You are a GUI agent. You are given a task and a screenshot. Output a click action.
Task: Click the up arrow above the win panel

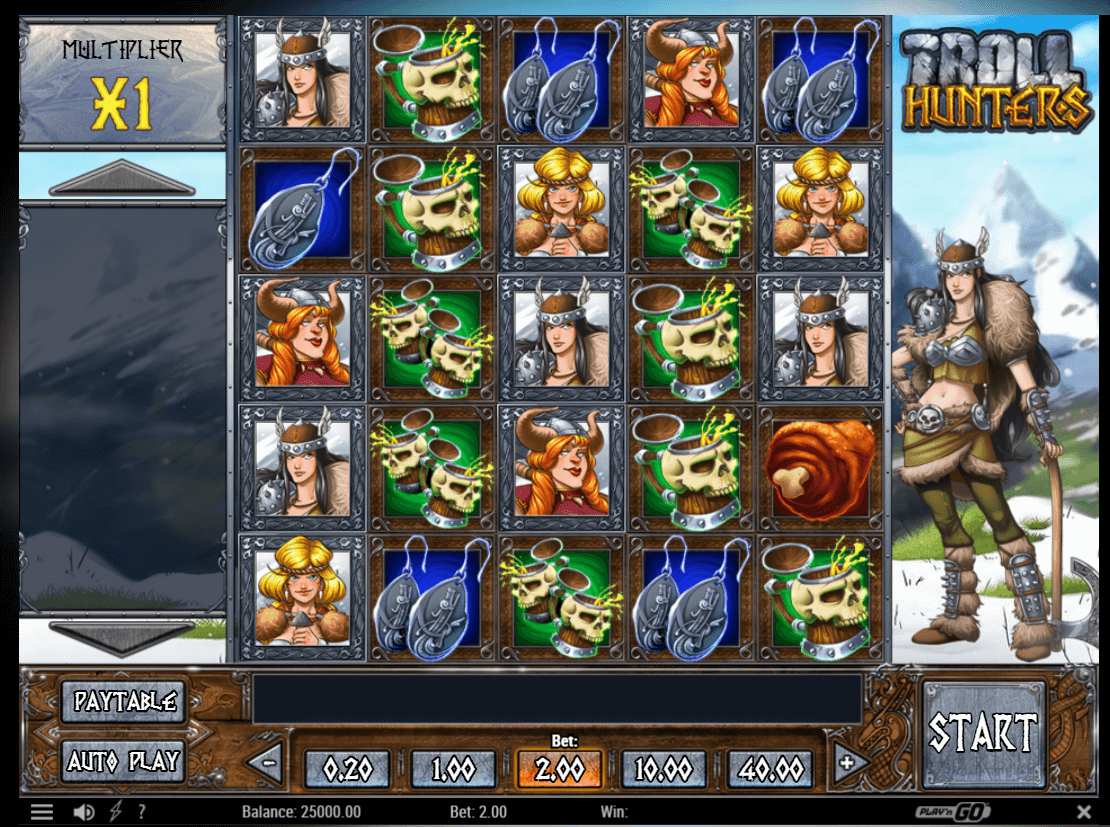click(122, 179)
